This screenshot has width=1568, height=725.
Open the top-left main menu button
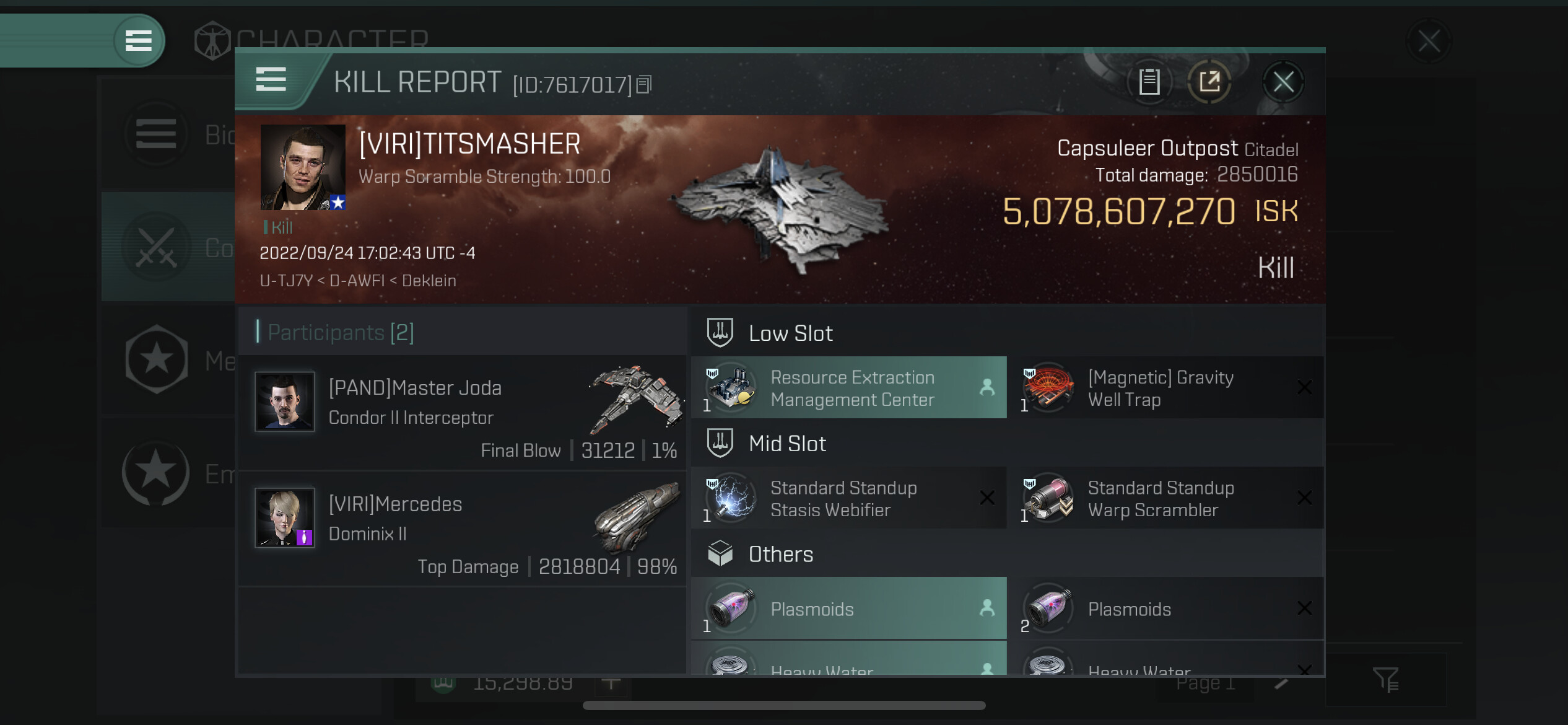click(139, 41)
